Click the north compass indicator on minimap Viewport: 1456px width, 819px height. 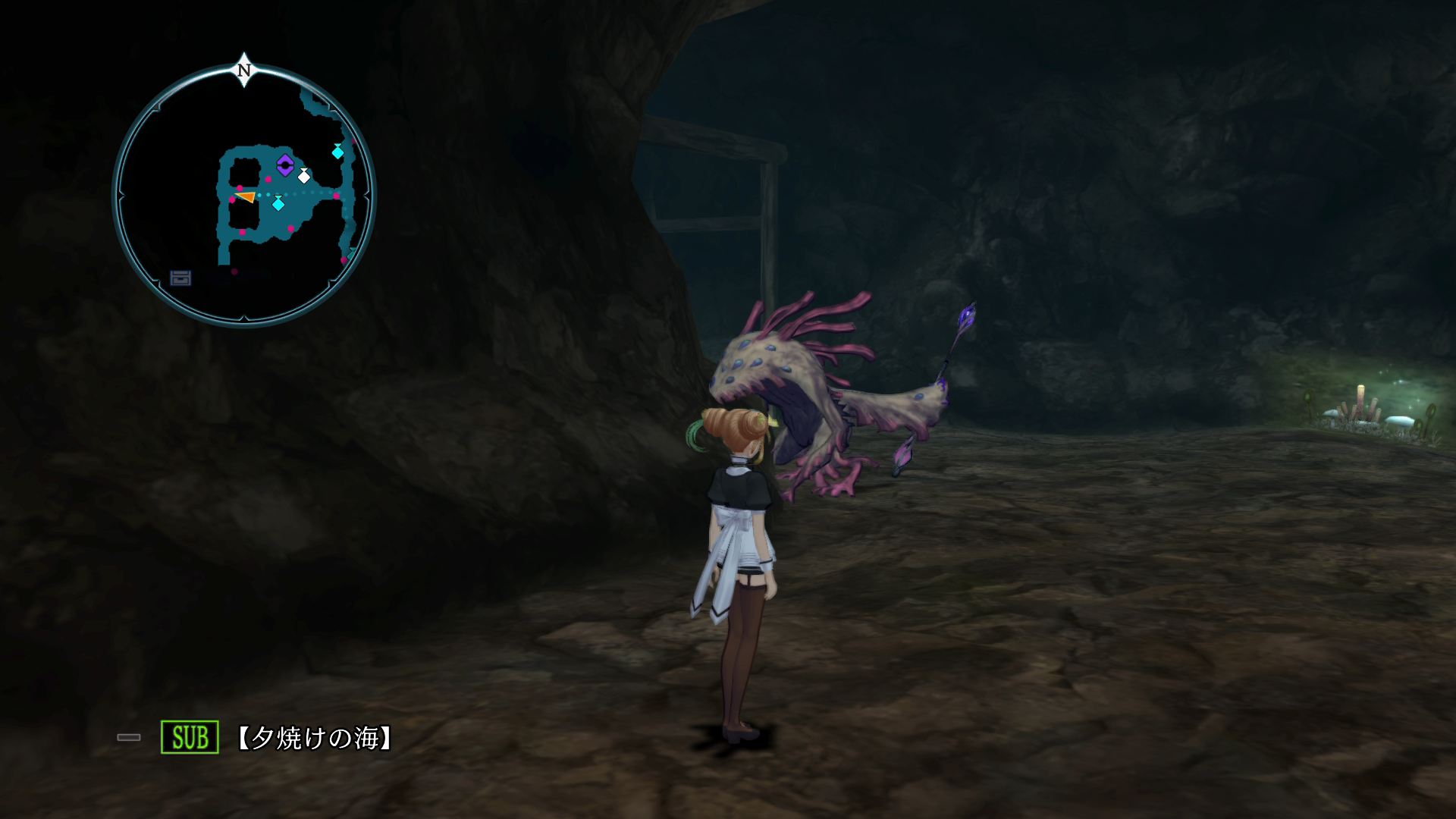(x=244, y=71)
